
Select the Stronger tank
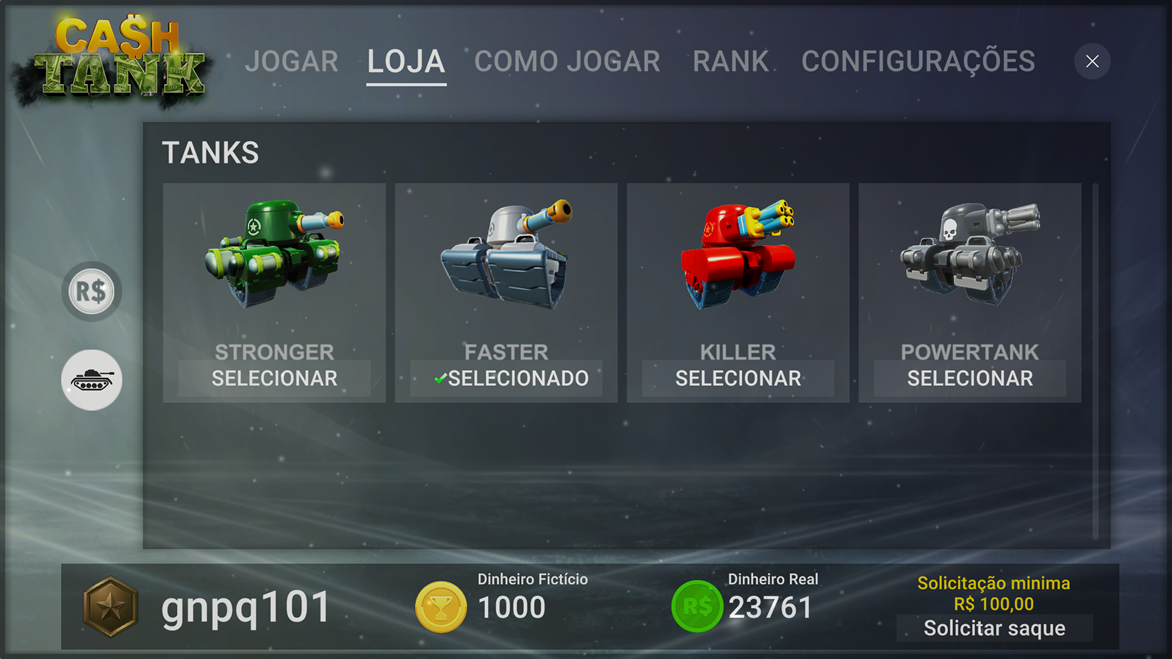click(274, 379)
